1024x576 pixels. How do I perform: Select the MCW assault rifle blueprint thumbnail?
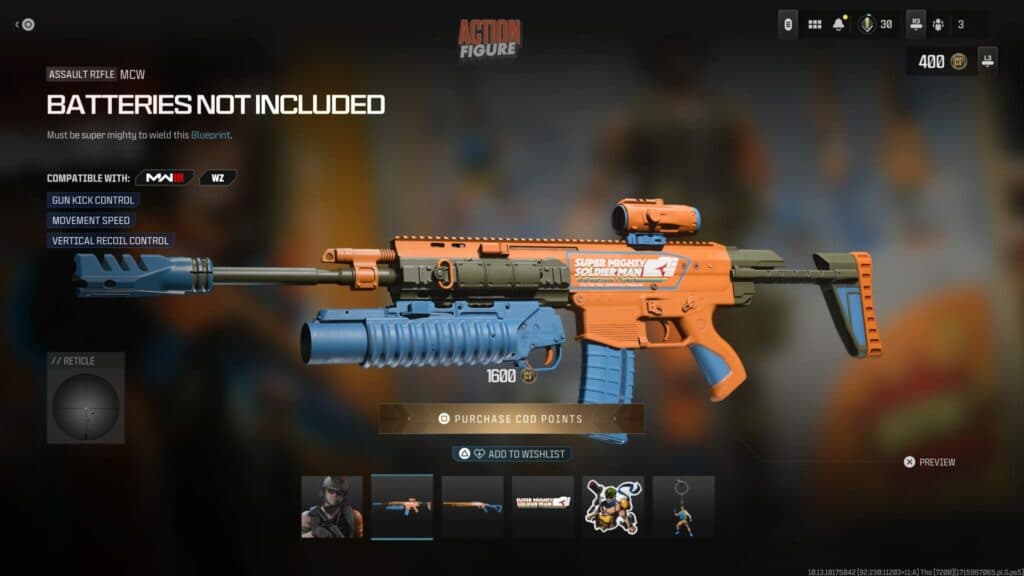402,507
